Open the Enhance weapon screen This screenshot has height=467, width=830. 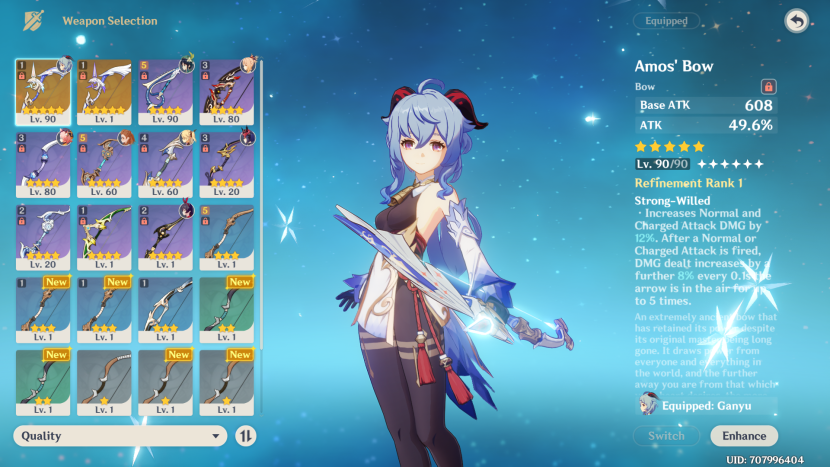click(744, 436)
